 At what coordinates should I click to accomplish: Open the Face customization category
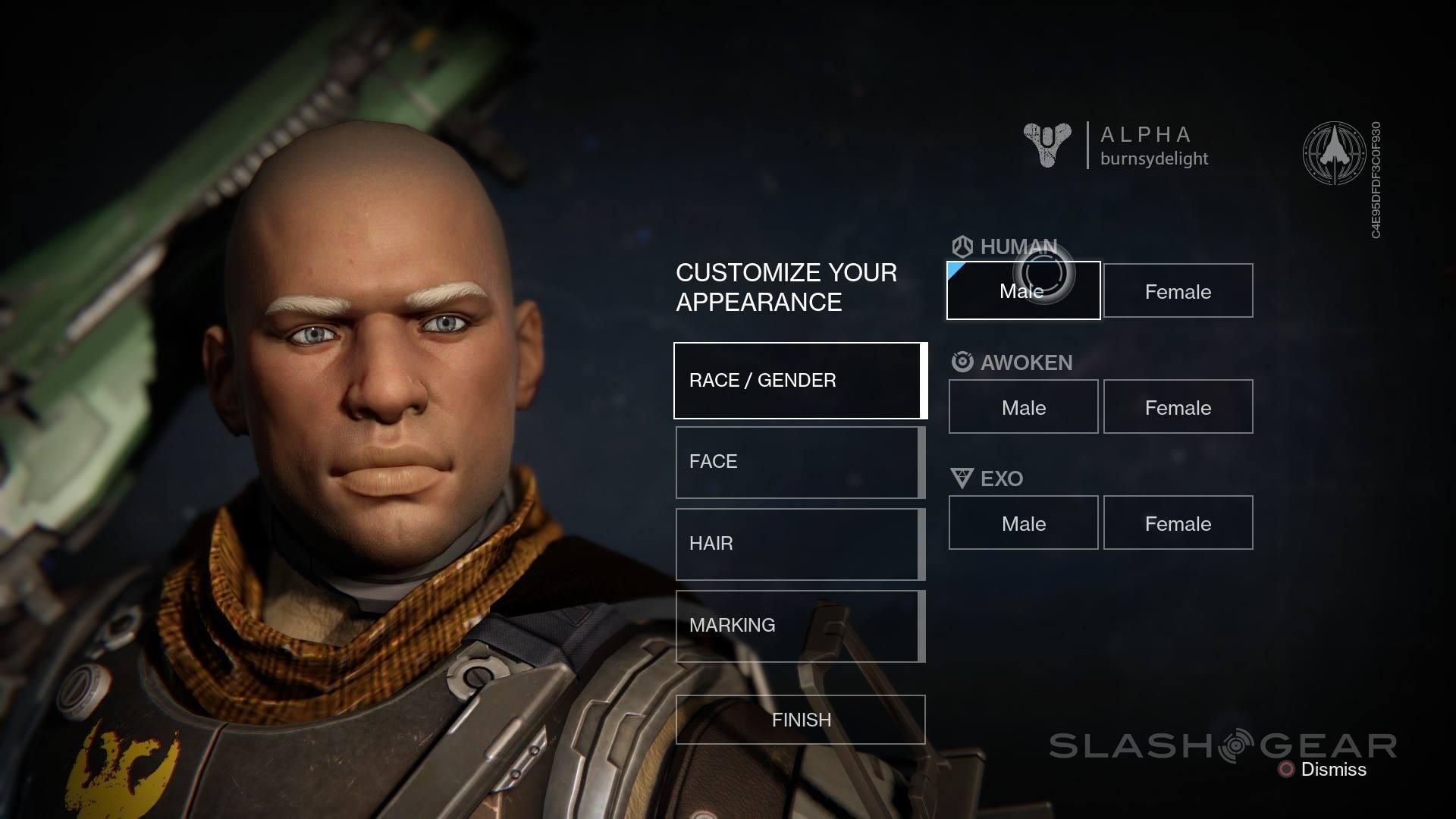[799, 463]
